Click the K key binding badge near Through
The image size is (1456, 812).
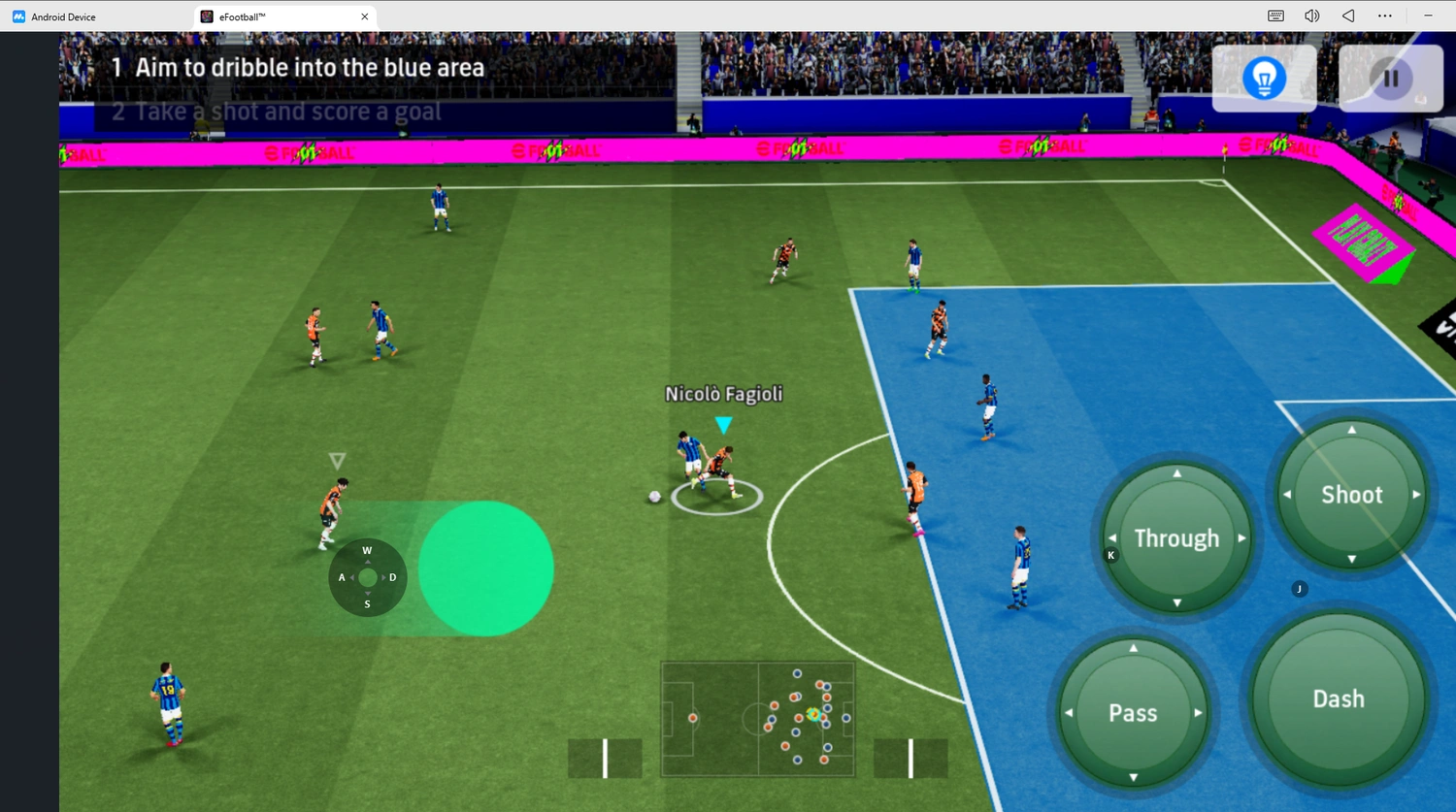coord(1110,555)
